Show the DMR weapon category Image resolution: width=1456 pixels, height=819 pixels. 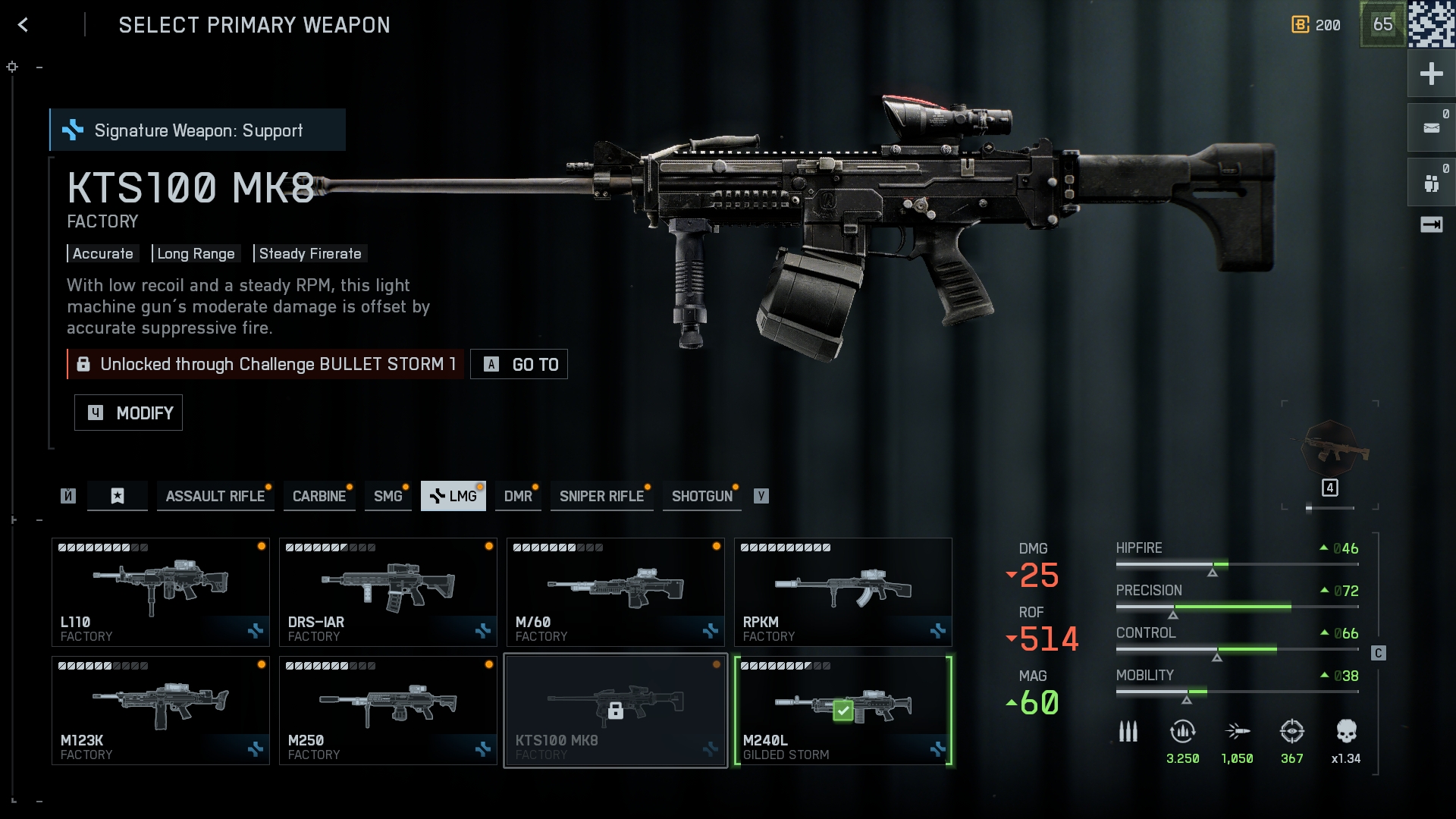pyautogui.click(x=518, y=496)
